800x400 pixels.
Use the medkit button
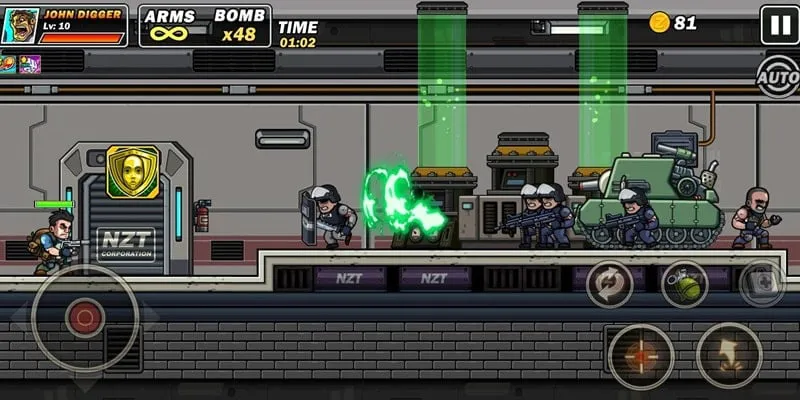(x=761, y=284)
